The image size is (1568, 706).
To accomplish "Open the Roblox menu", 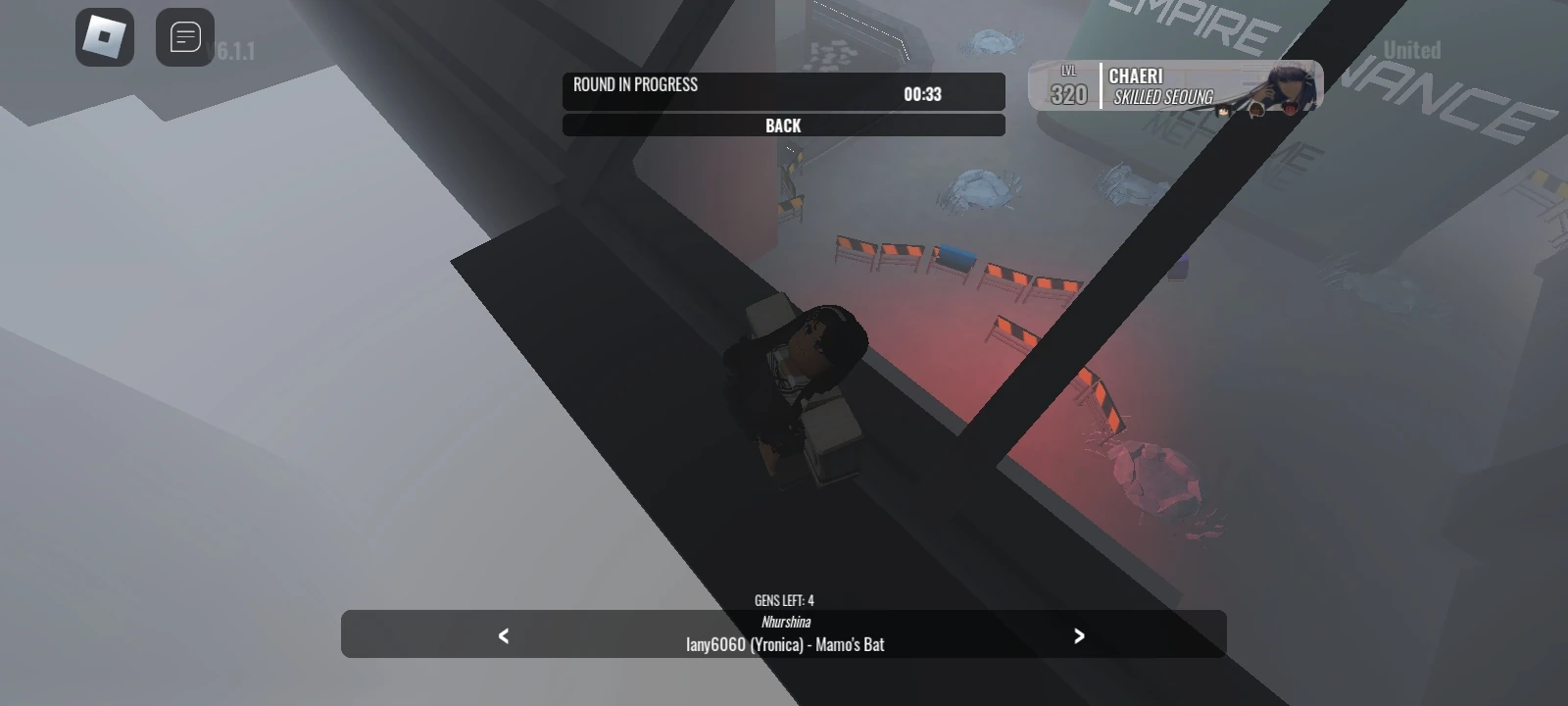I will [105, 38].
